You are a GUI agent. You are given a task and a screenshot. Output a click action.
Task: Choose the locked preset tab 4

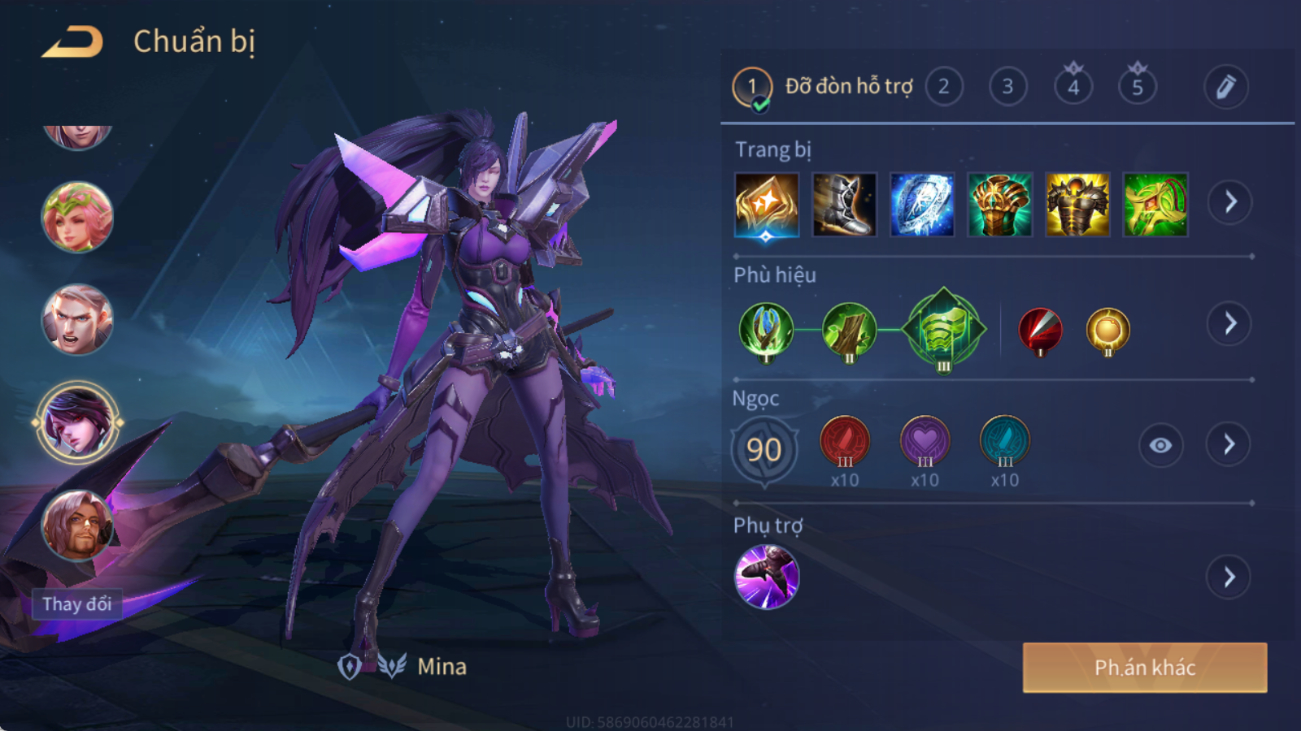[x=1073, y=86]
